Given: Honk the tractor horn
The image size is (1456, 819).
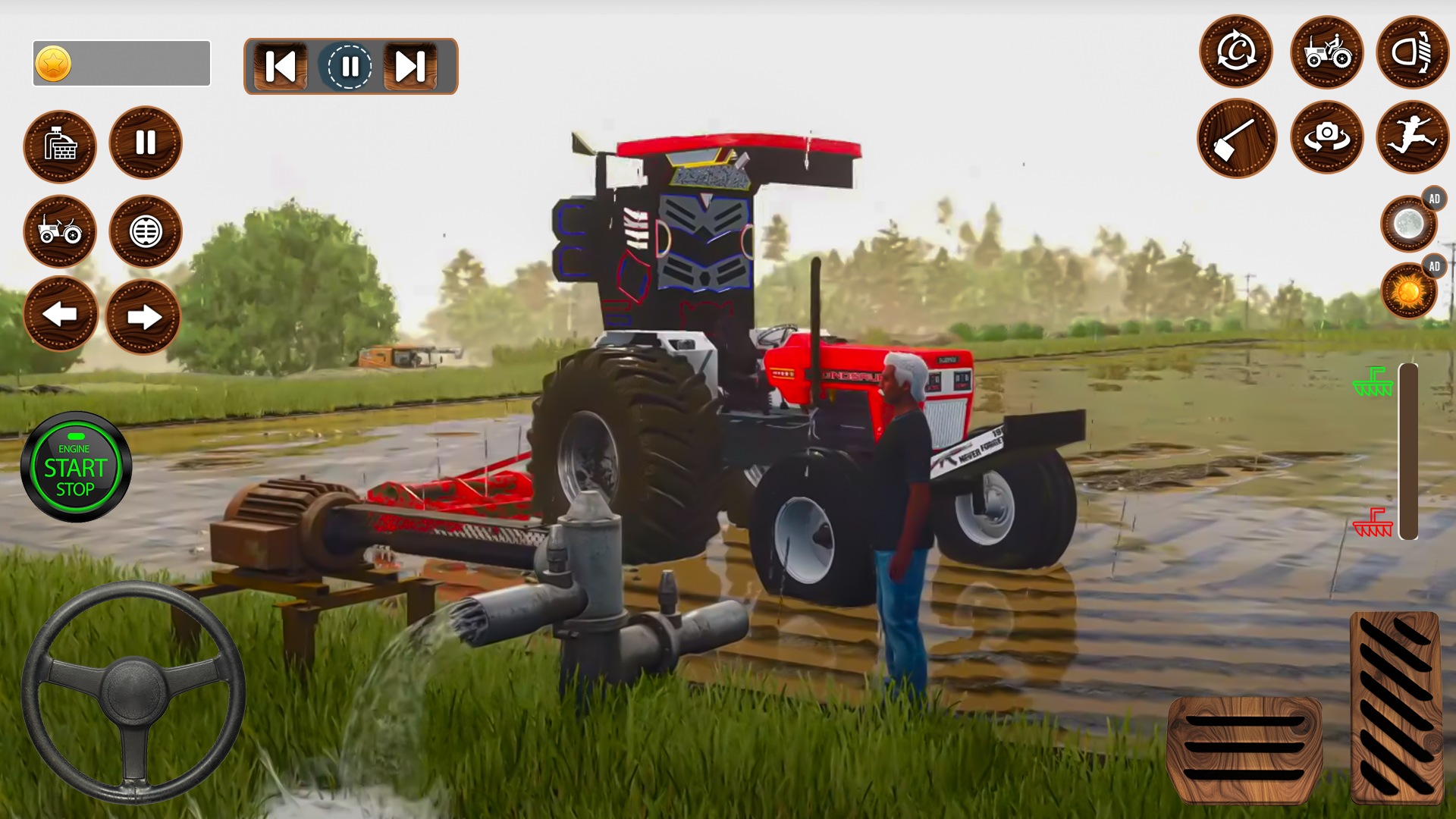Looking at the screenshot, I should (x=144, y=232).
